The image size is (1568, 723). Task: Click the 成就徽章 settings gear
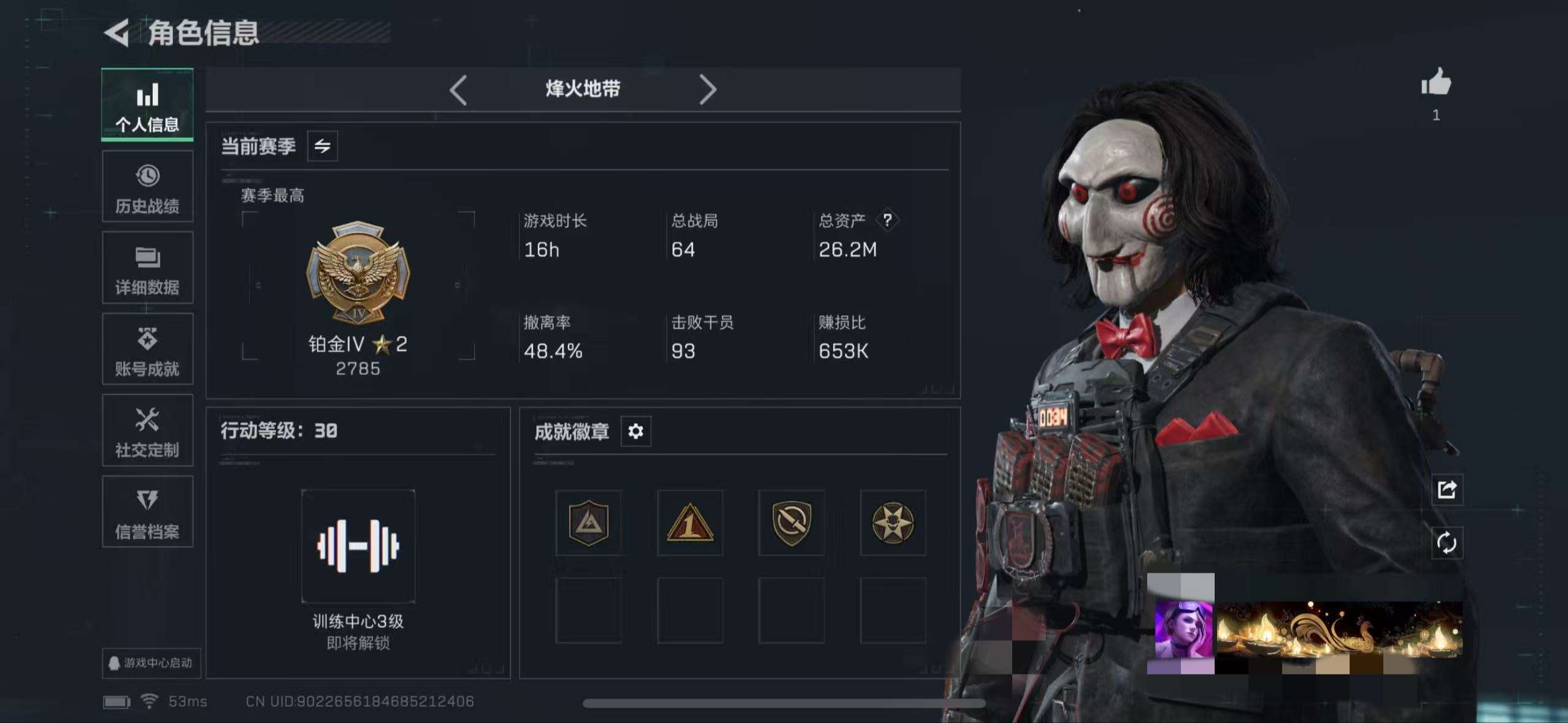(636, 431)
